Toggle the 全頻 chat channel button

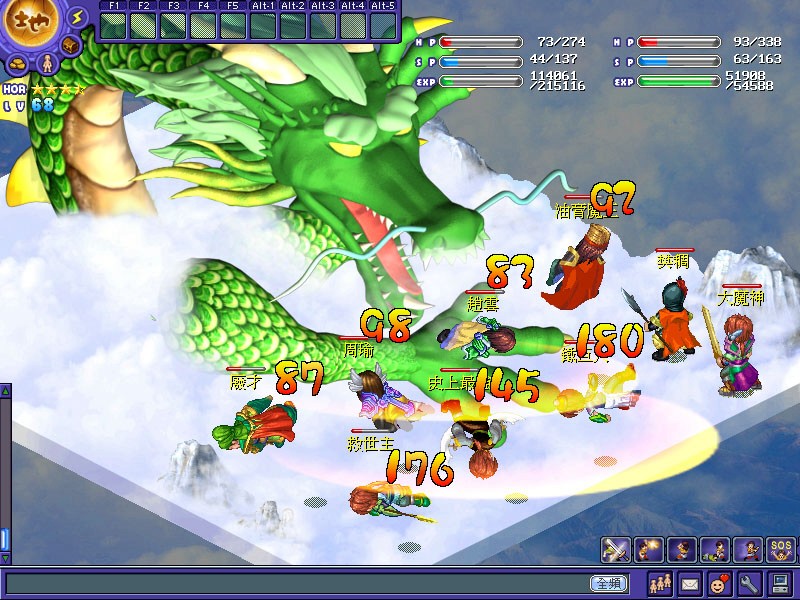click(608, 583)
